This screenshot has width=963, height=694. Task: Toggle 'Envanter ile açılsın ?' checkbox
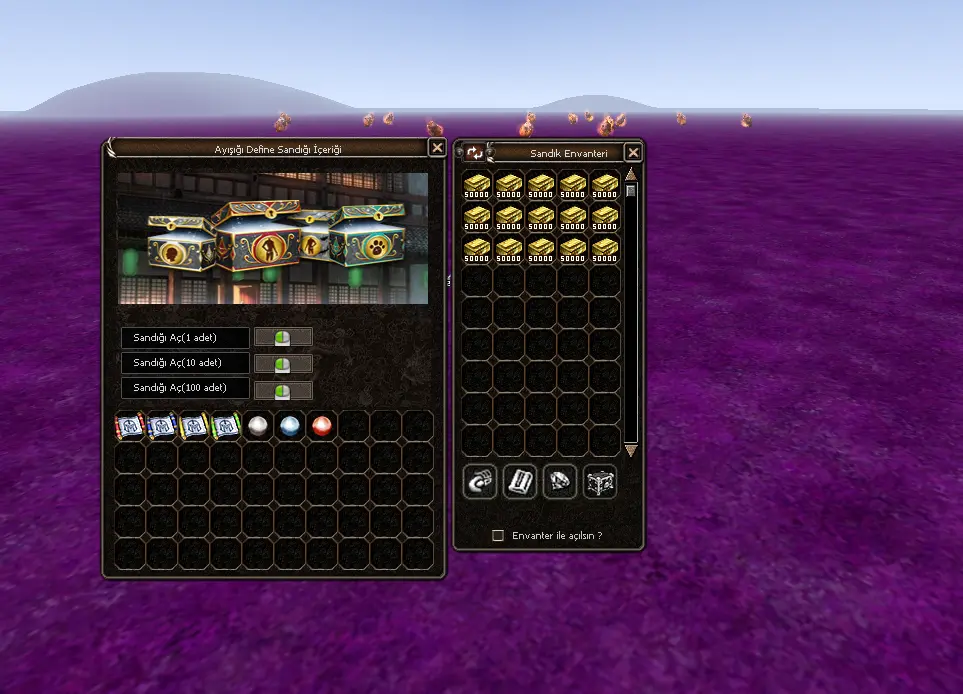point(498,536)
